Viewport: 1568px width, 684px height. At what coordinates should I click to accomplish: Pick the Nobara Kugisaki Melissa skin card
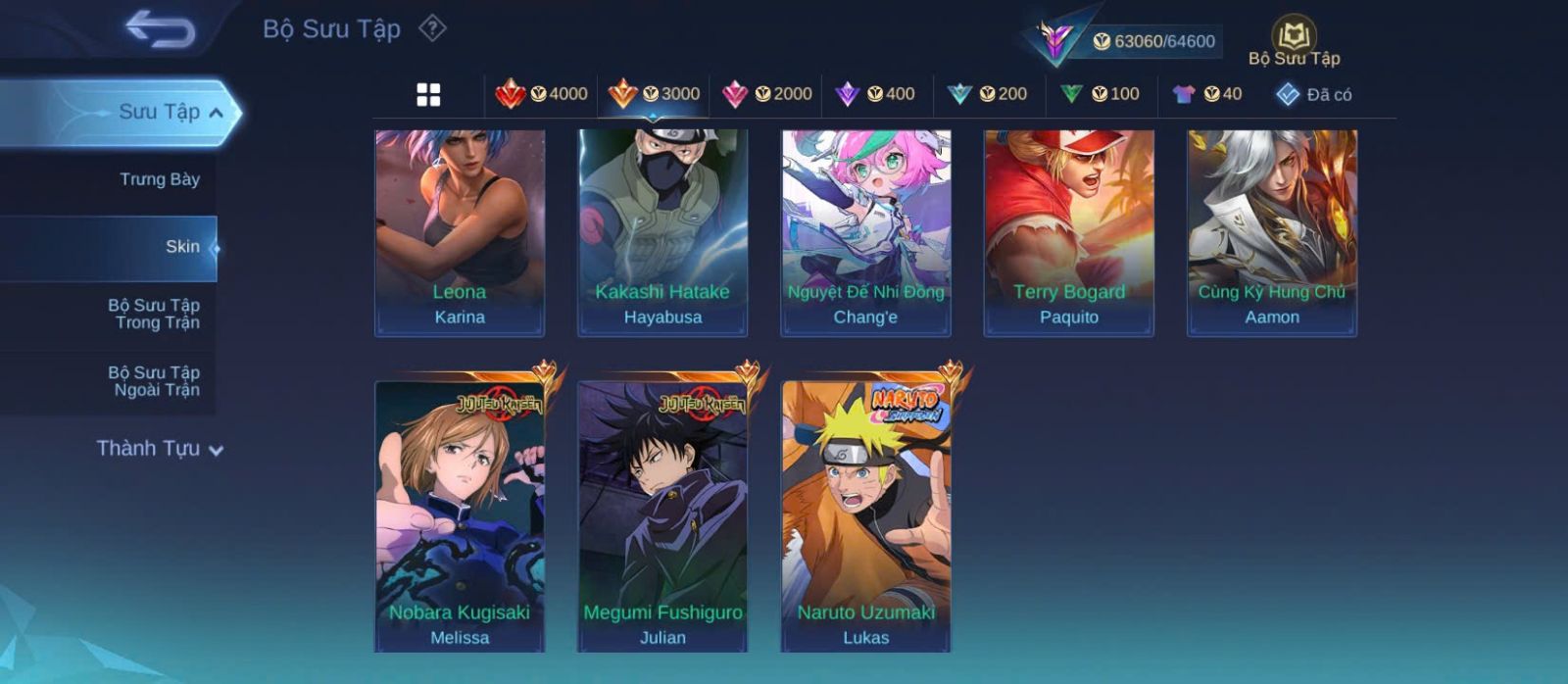pyautogui.click(x=460, y=516)
